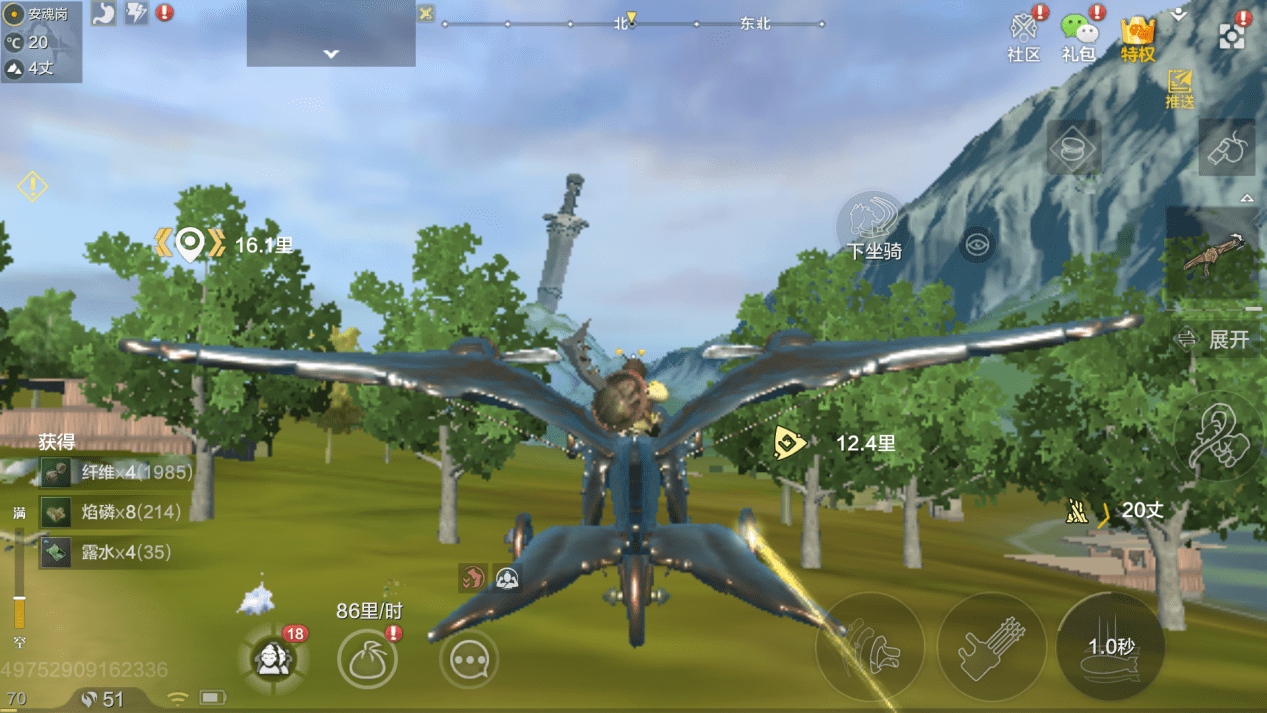This screenshot has height=713, width=1267.
Task: Select the rifle weapon slot
Action: (x=1214, y=254)
